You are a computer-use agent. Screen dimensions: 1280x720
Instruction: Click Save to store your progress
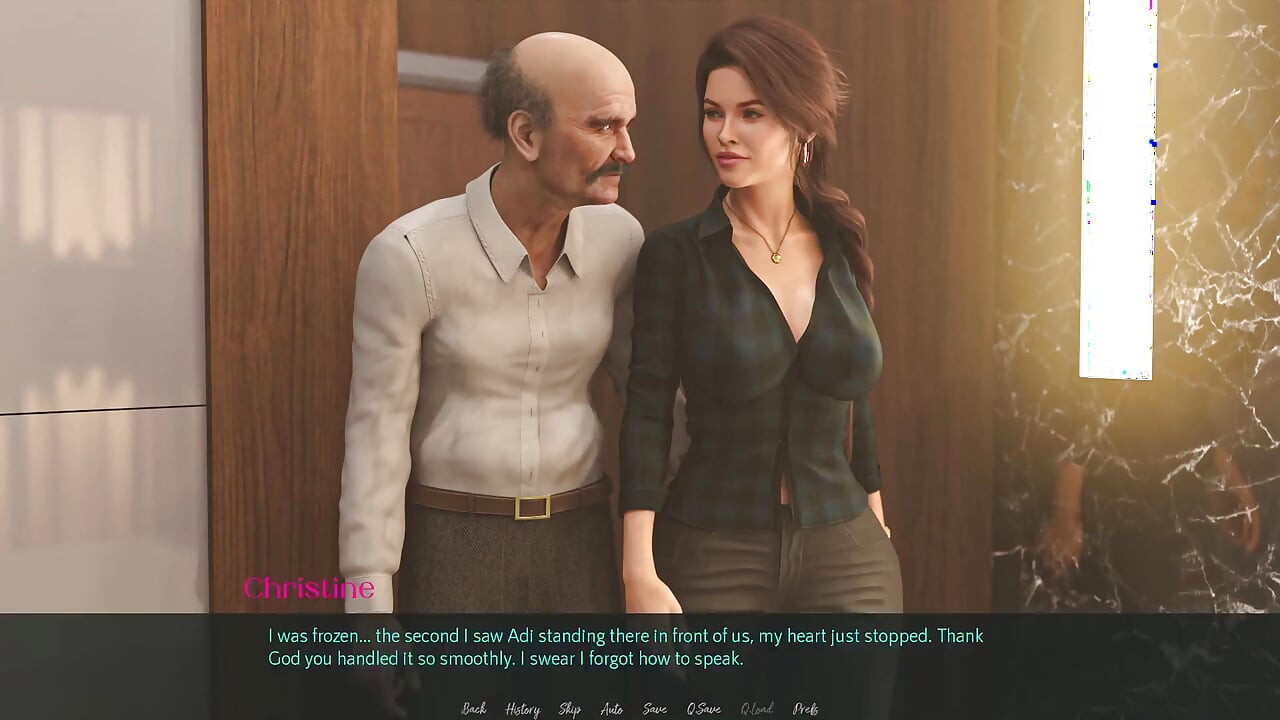tap(654, 708)
